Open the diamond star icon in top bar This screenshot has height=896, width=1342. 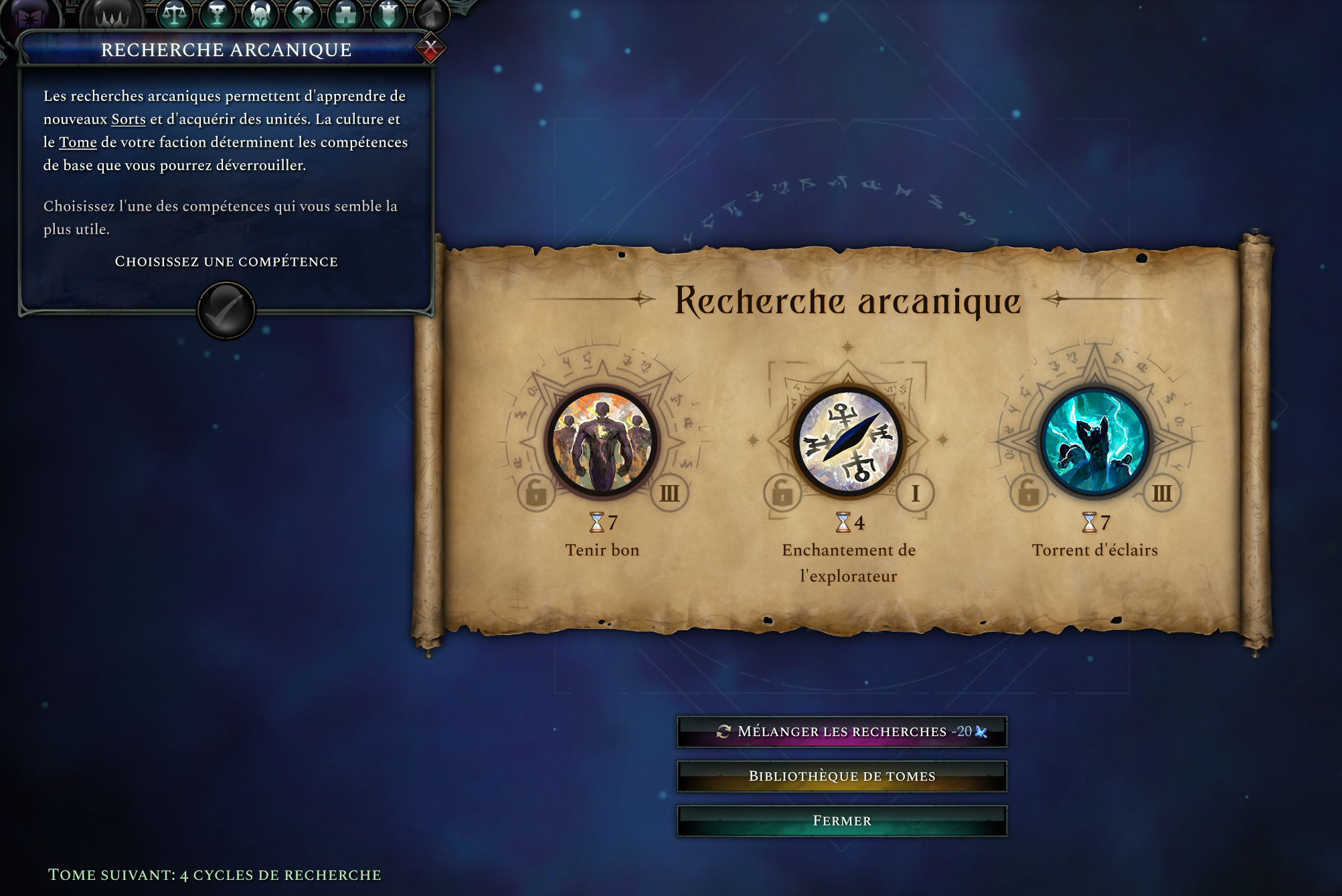coord(303,13)
